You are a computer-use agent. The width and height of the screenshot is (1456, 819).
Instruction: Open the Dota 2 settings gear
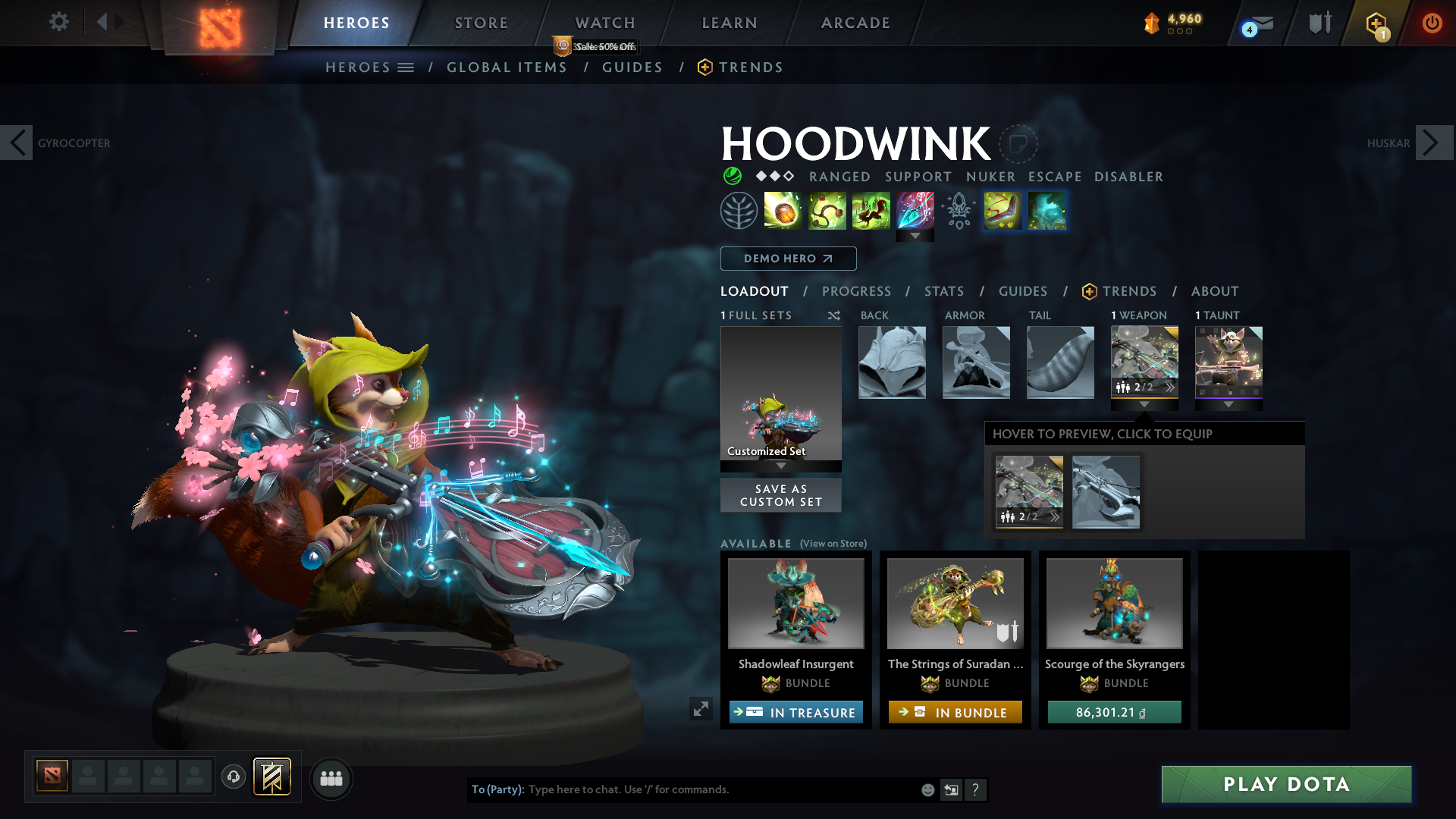[59, 22]
